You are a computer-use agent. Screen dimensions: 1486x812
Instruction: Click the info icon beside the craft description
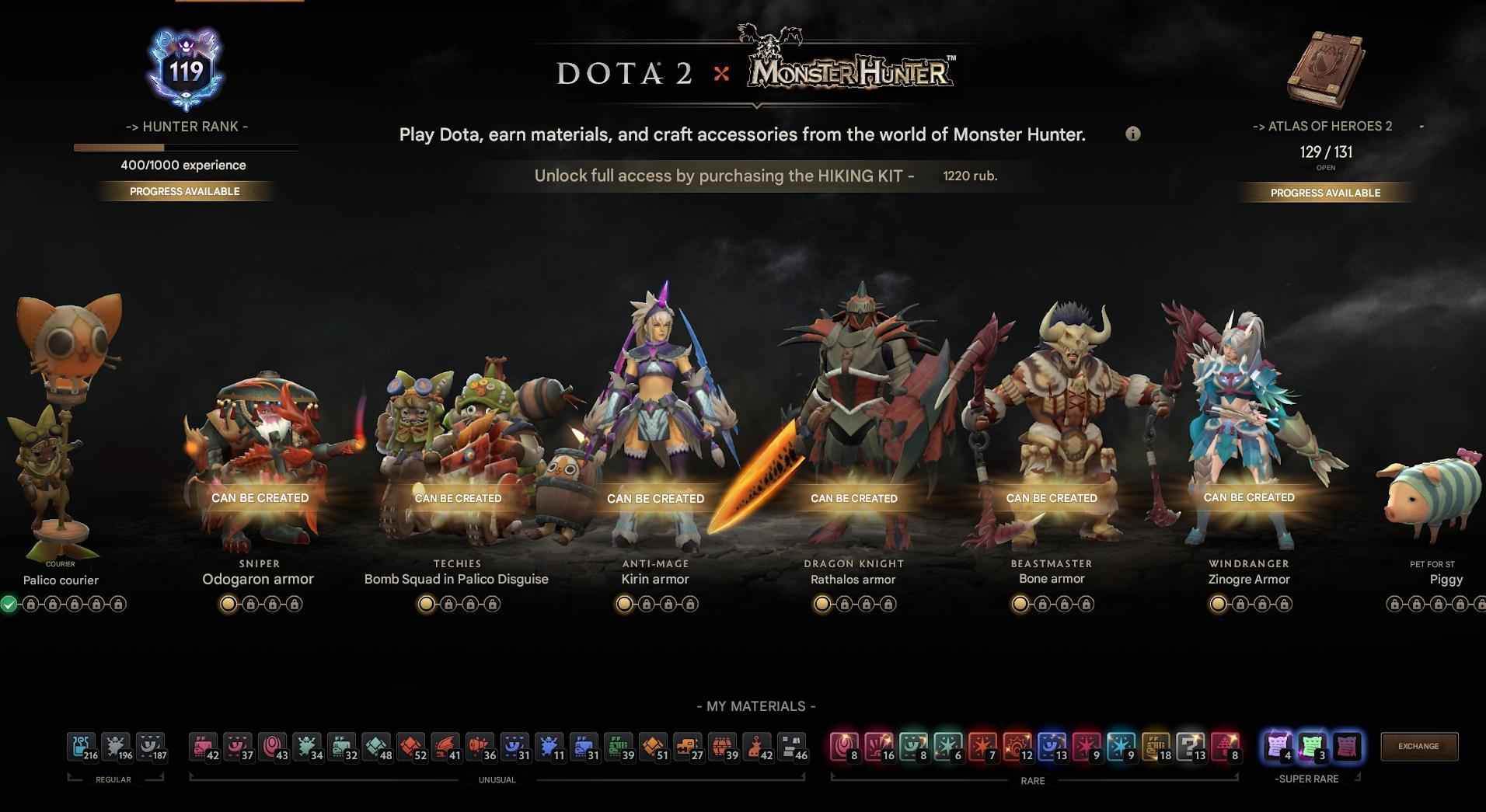(x=1132, y=134)
